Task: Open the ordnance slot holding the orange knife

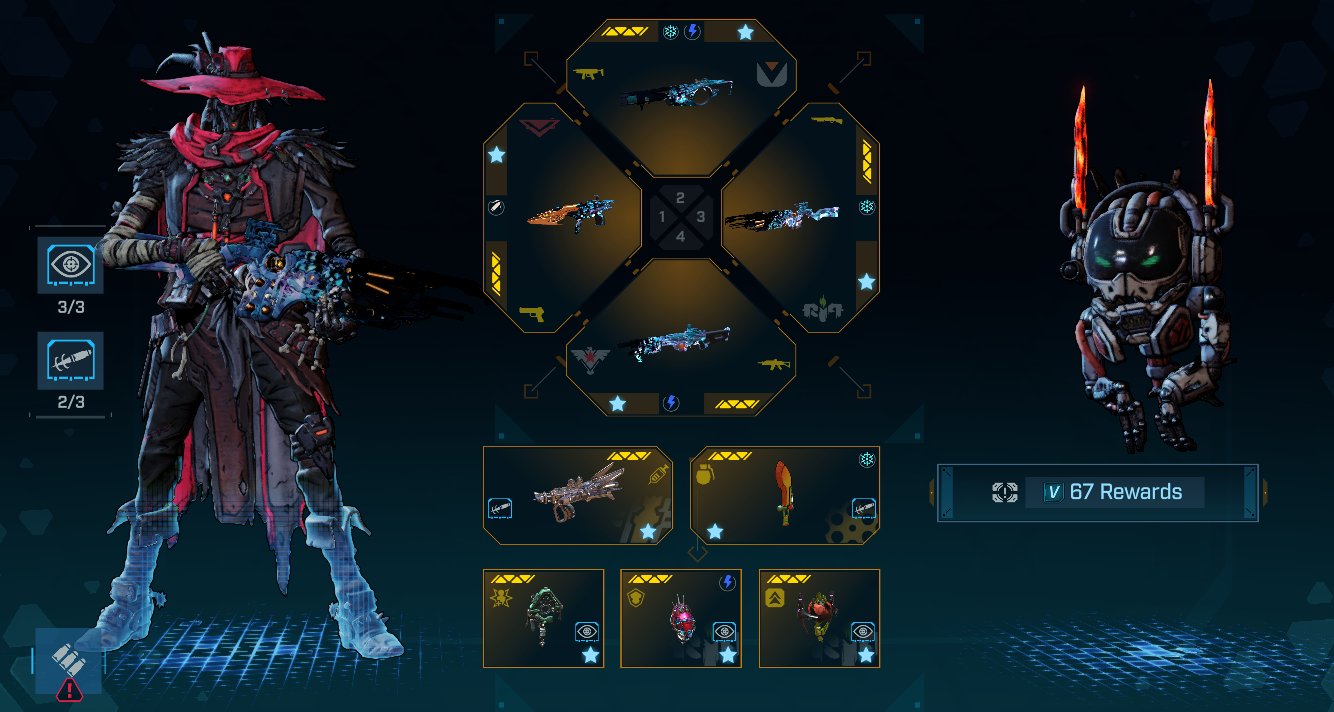Action: coord(784,495)
